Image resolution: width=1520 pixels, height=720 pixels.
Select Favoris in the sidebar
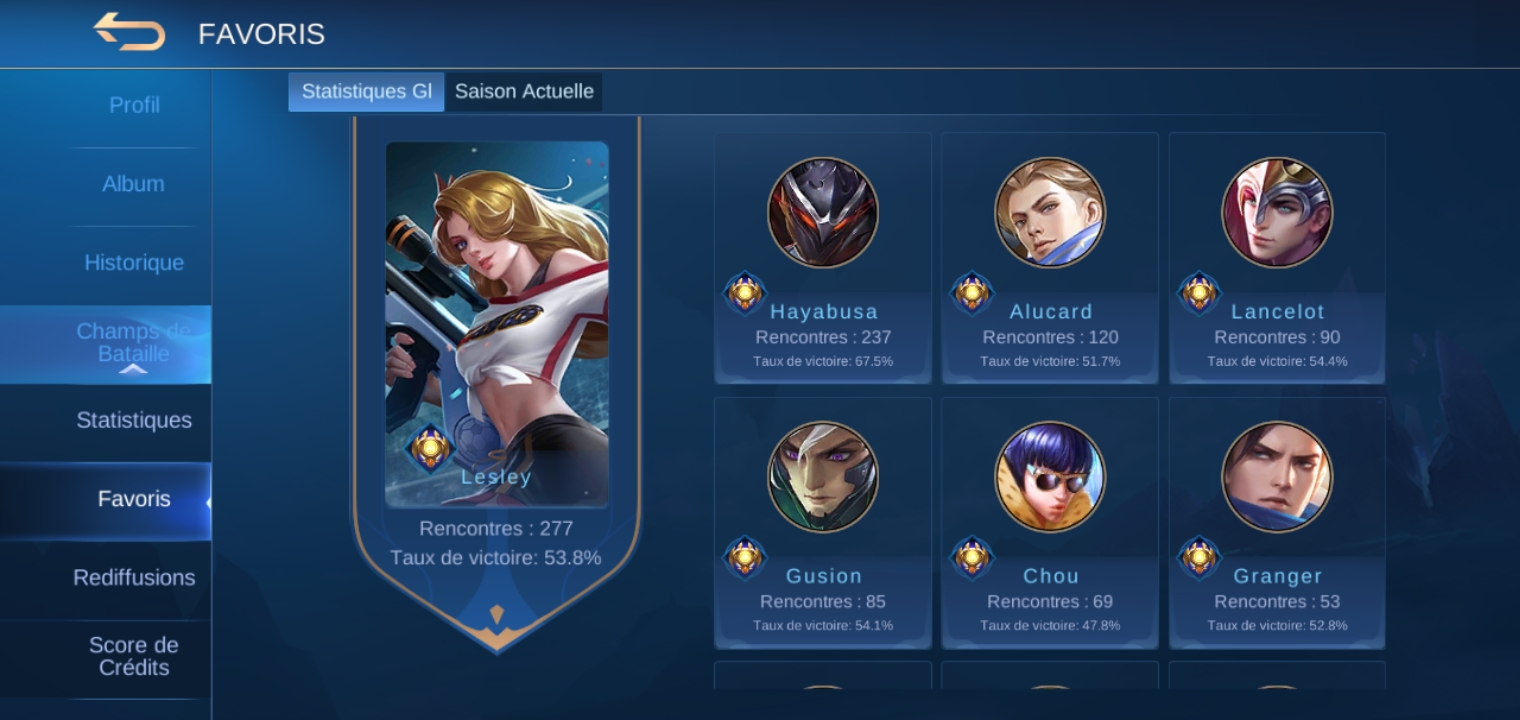click(x=134, y=499)
